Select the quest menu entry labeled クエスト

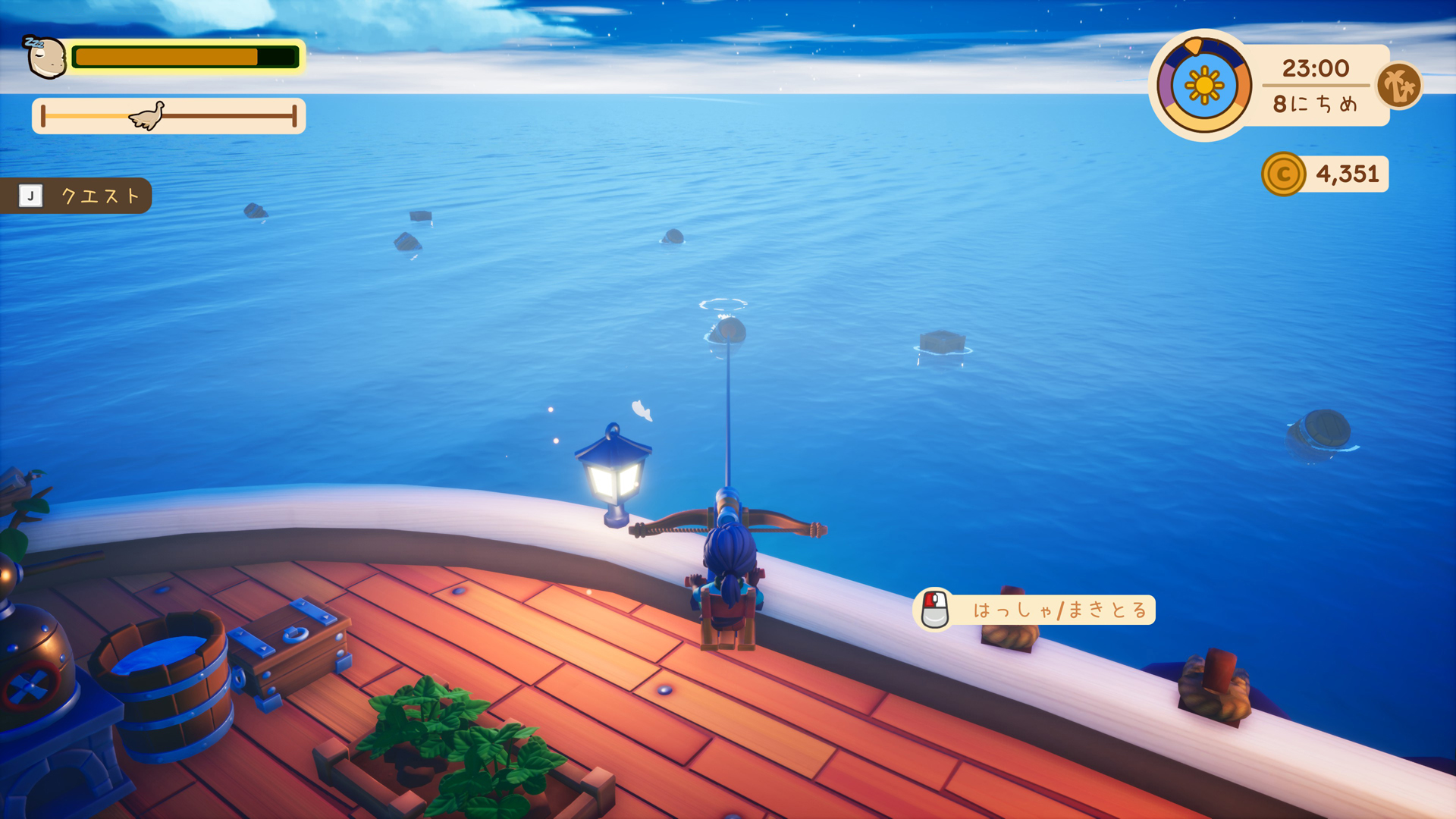coord(99,196)
